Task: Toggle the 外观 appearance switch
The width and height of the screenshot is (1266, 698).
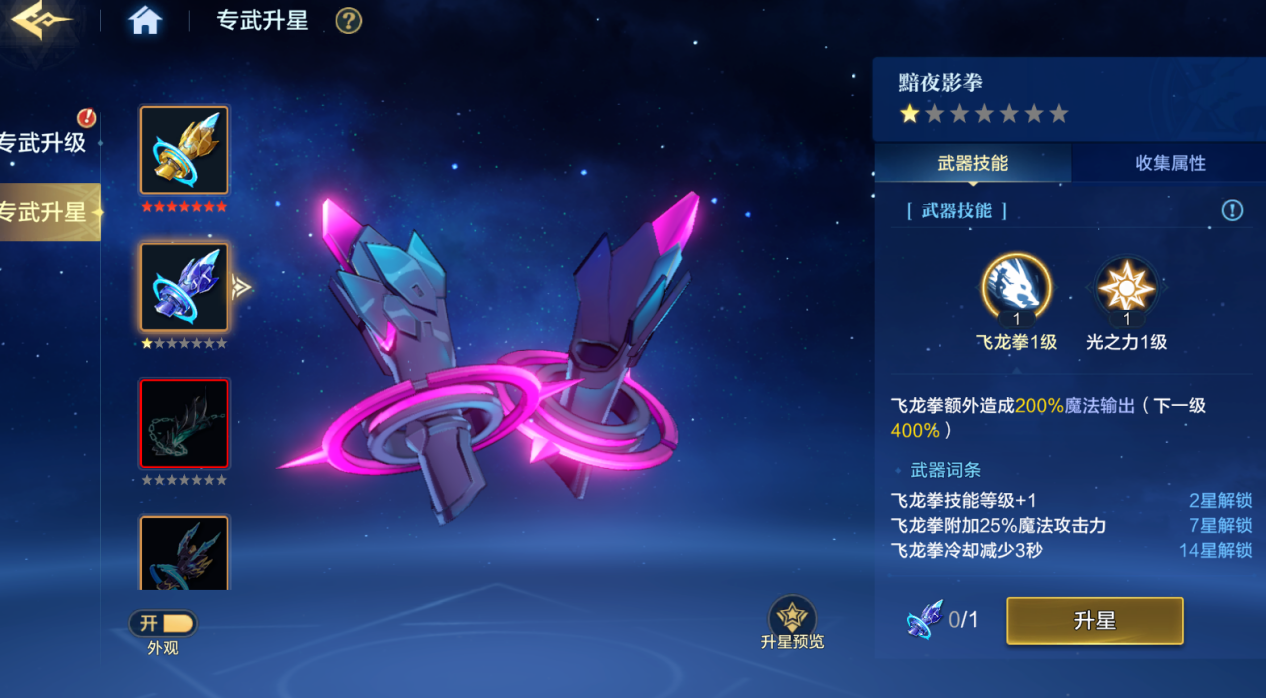Action: (x=163, y=624)
